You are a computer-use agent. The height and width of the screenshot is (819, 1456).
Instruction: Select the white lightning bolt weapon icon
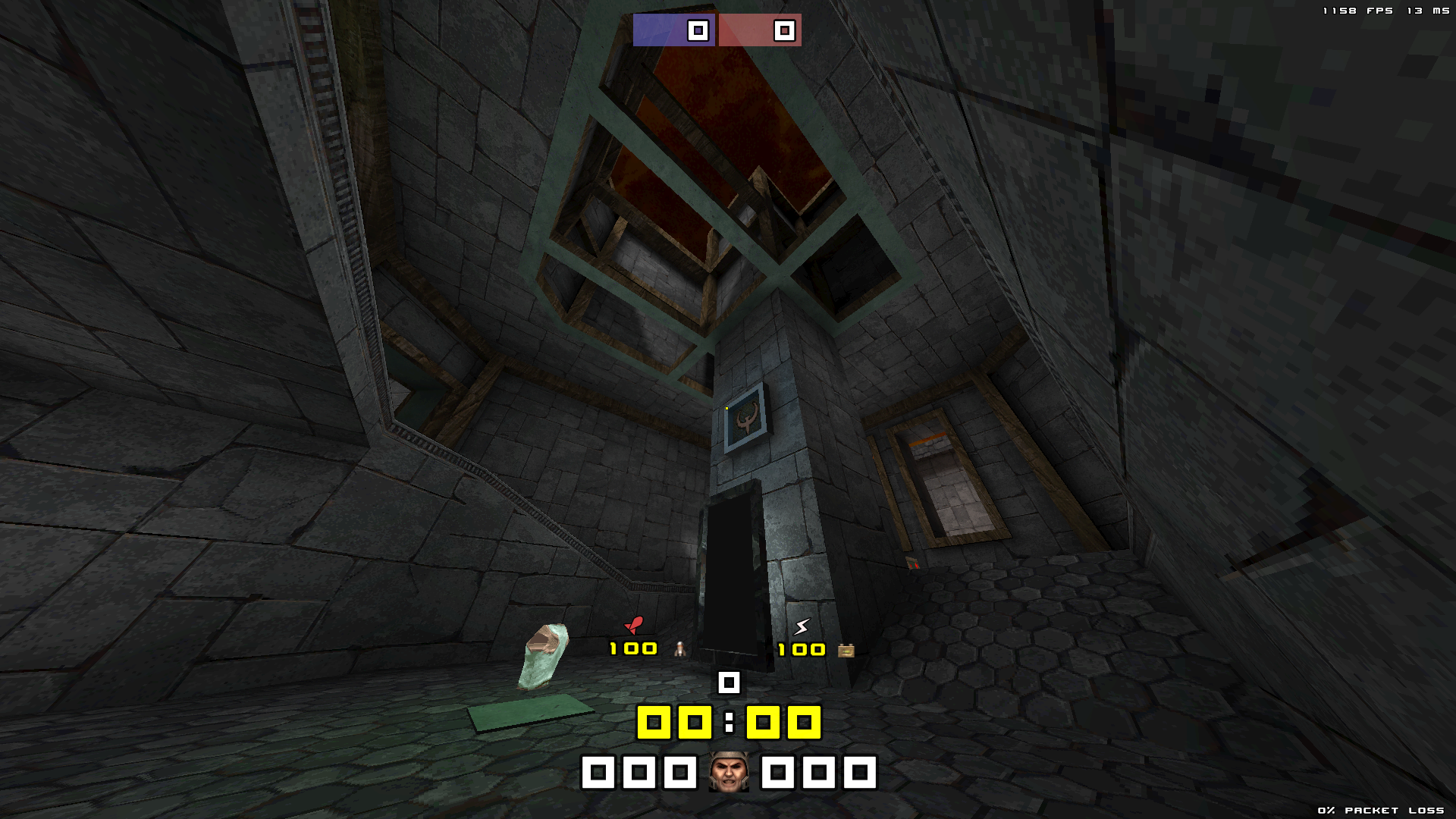(x=802, y=626)
